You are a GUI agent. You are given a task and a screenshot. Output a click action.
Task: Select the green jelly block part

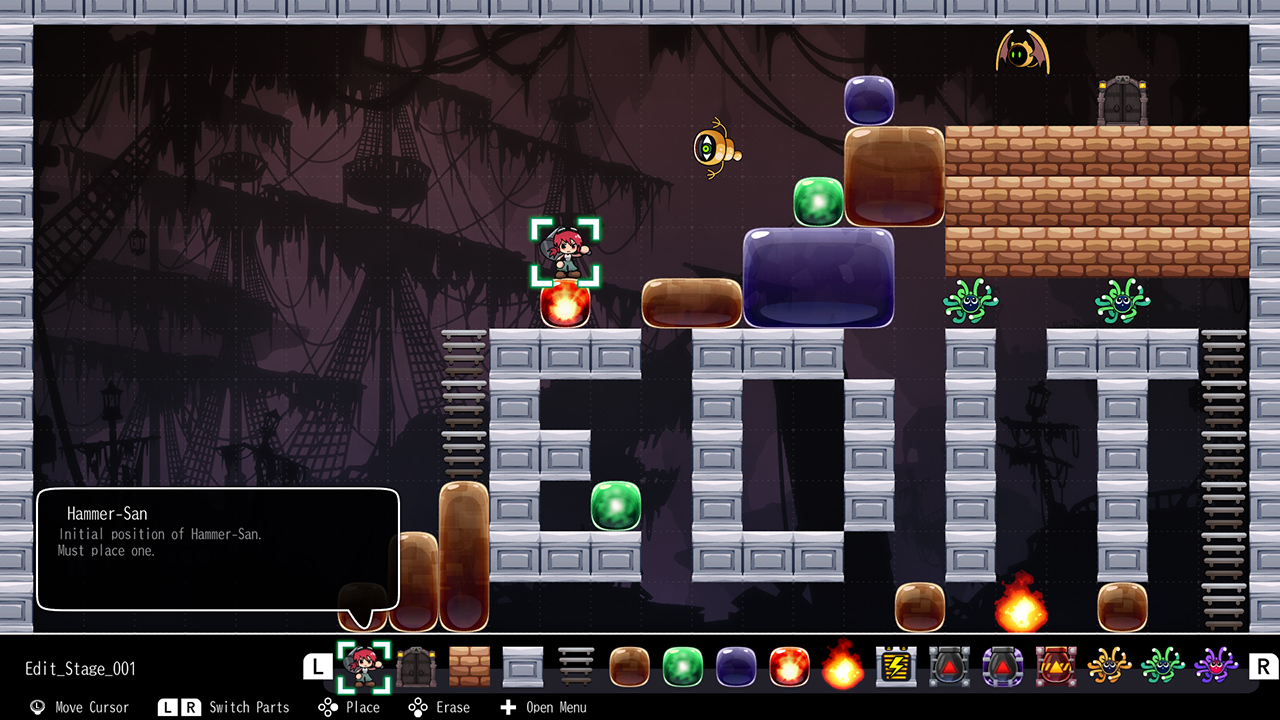click(683, 666)
